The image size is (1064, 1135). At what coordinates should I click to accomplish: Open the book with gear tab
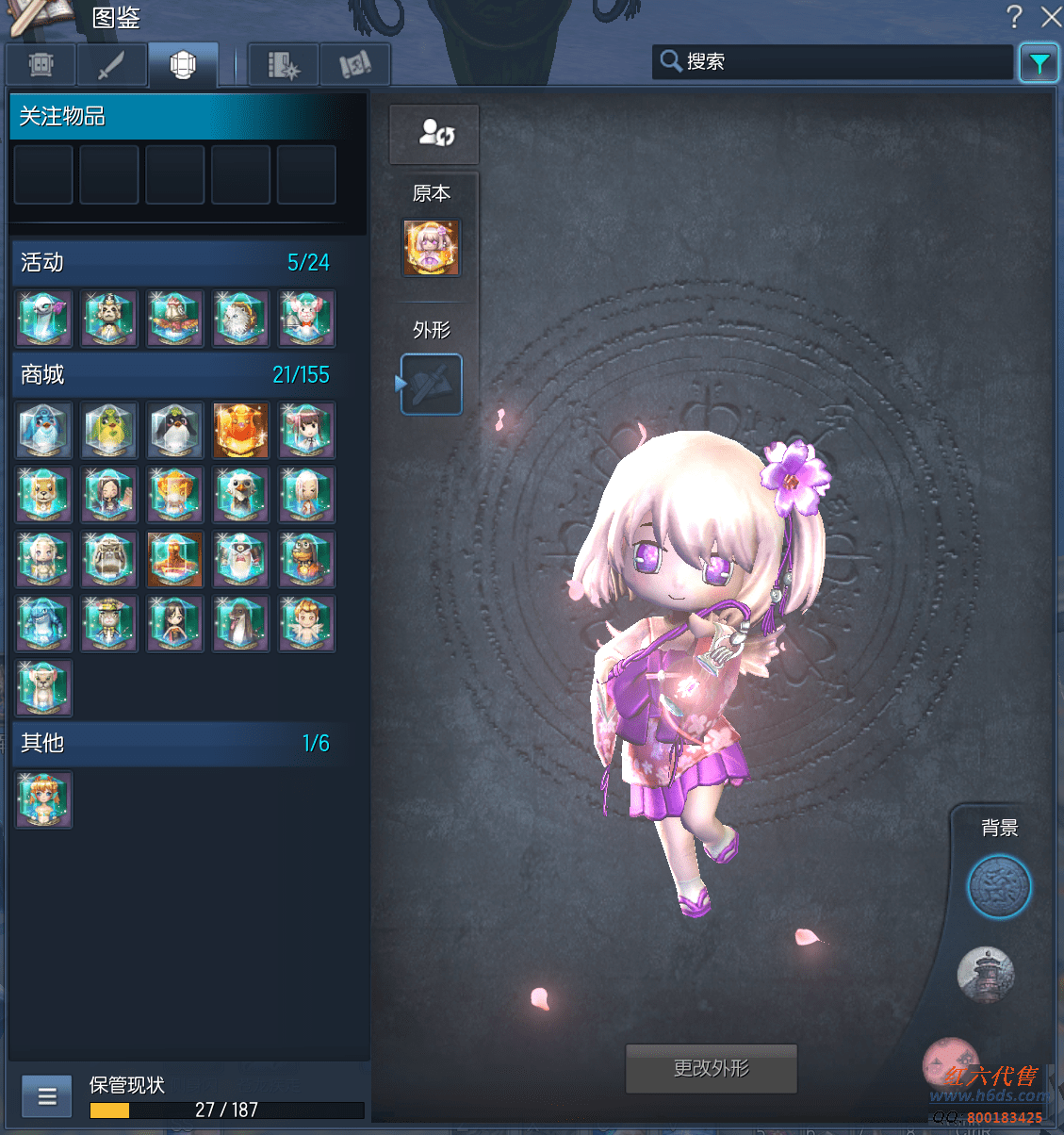(x=283, y=65)
